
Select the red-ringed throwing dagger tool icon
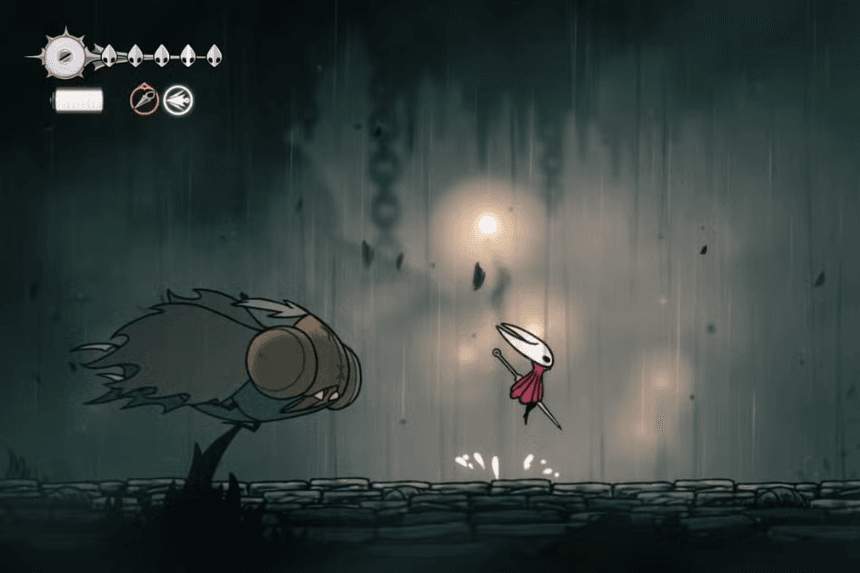(145, 100)
